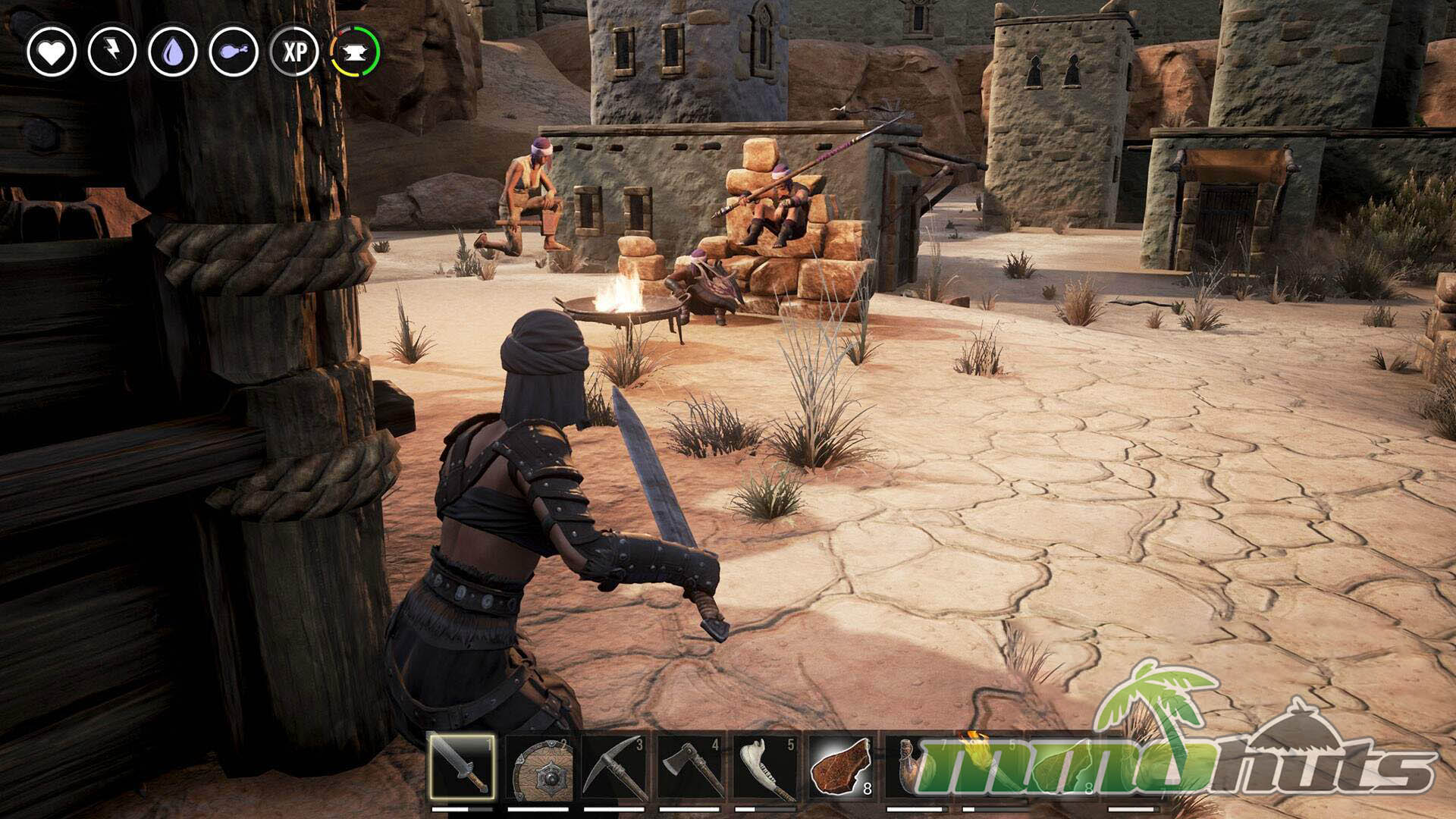The height and width of the screenshot is (819, 1456).
Task: Use the waterskin hotbar slot
Action: (x=918, y=767)
